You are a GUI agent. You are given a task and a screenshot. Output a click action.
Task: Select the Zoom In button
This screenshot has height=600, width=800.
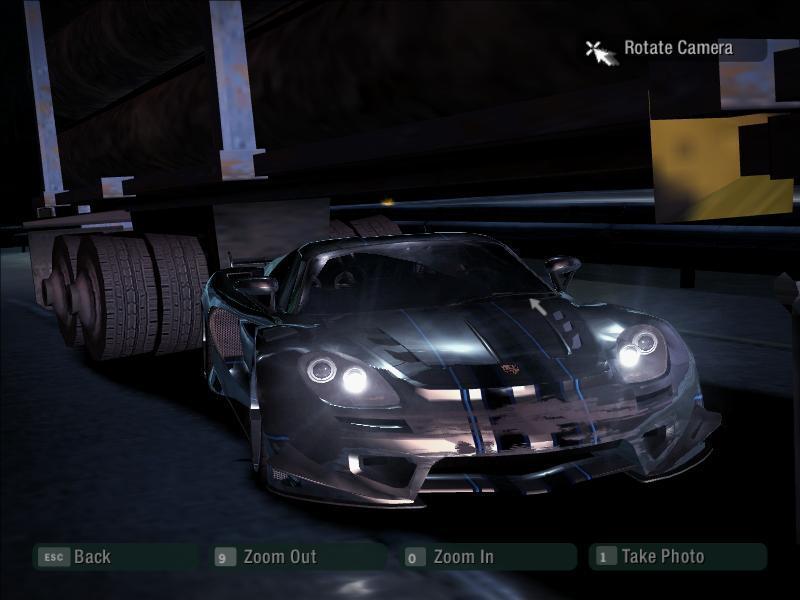point(463,557)
